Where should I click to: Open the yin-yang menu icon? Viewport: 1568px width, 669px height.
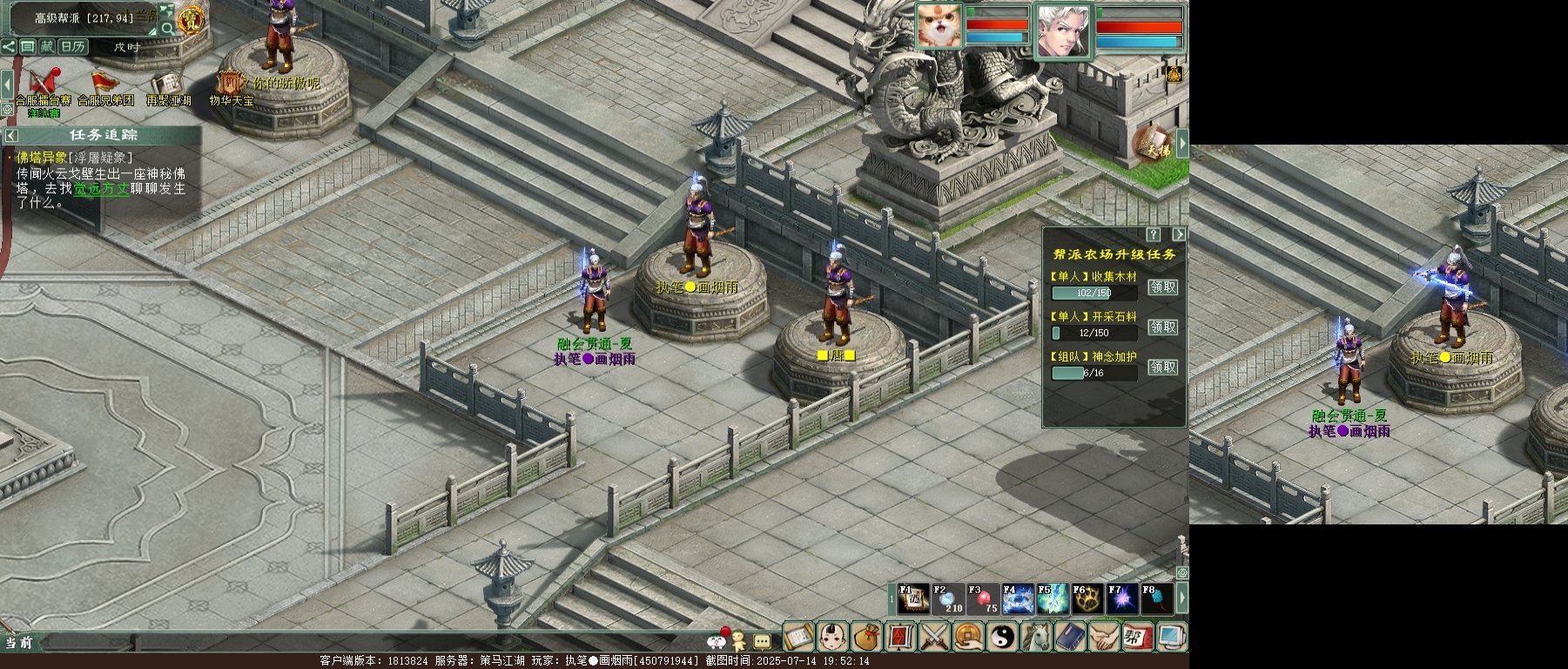click(x=1001, y=637)
